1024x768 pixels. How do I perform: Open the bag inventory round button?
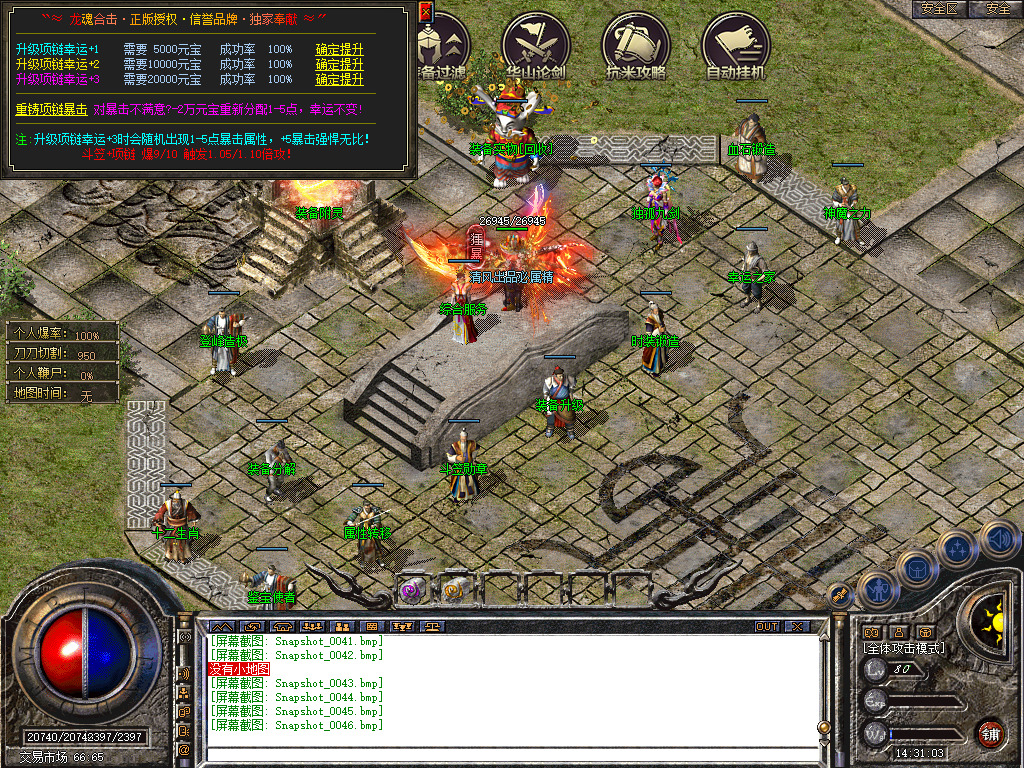click(x=917, y=569)
